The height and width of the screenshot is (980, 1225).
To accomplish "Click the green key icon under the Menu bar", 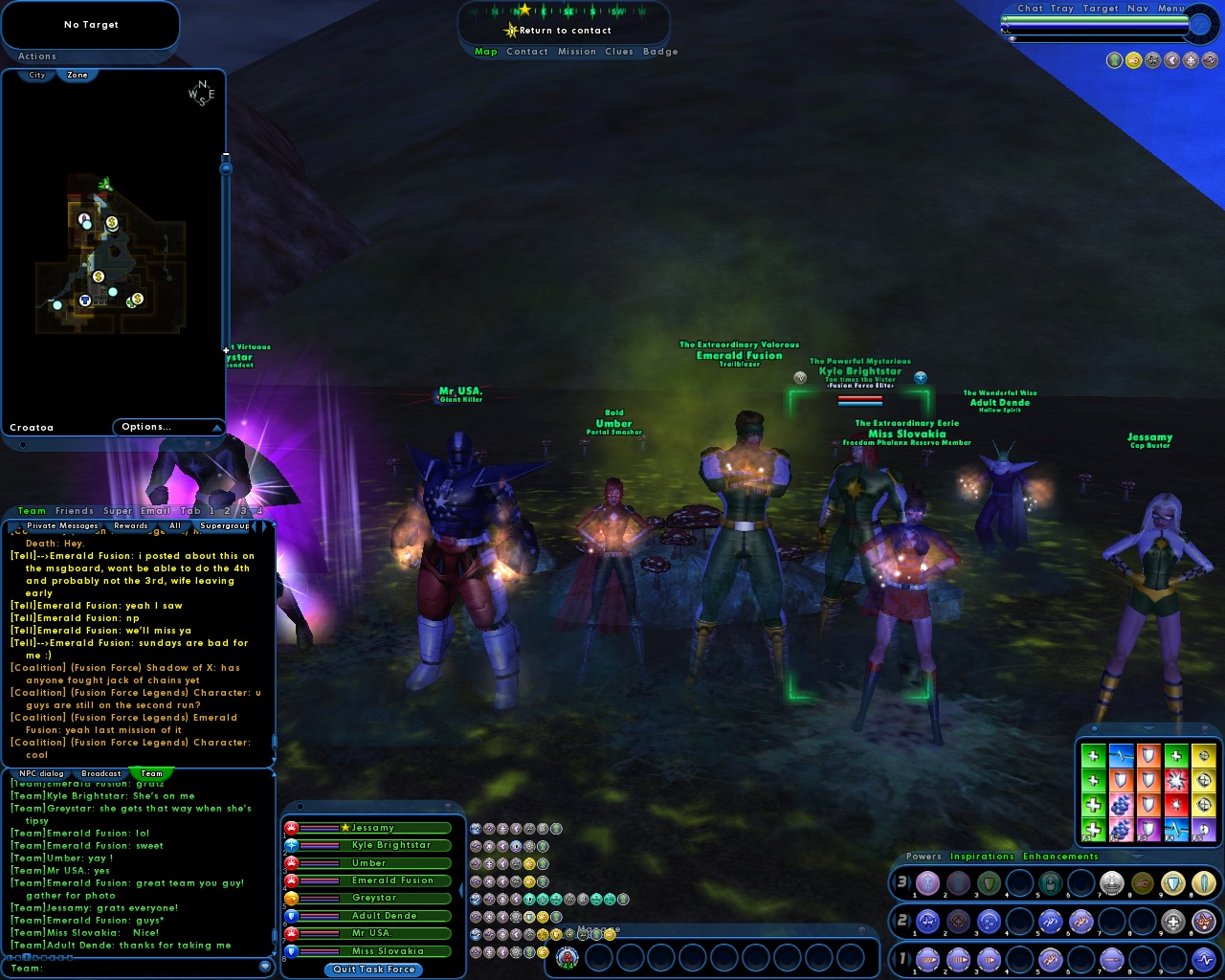I will (x=1114, y=59).
